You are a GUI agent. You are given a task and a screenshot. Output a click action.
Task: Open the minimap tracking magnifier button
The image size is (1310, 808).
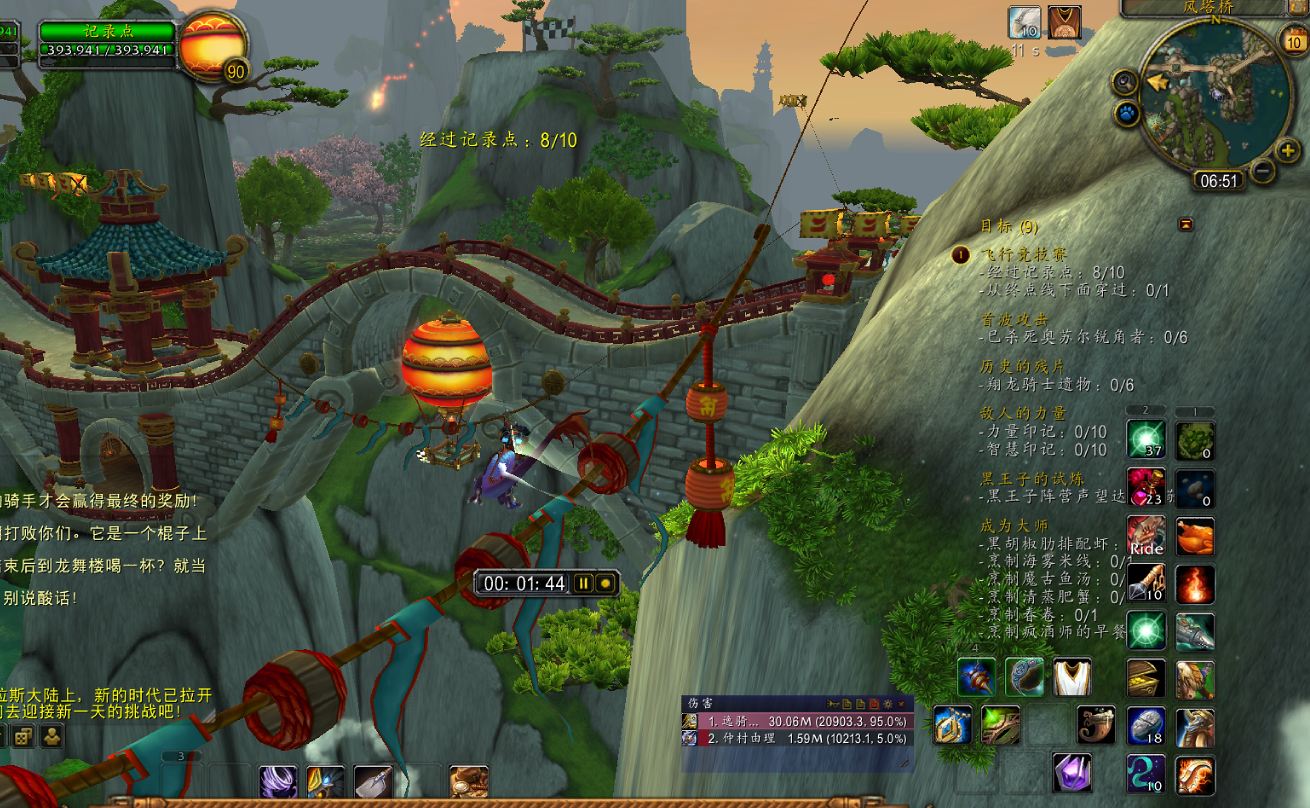click(1126, 82)
